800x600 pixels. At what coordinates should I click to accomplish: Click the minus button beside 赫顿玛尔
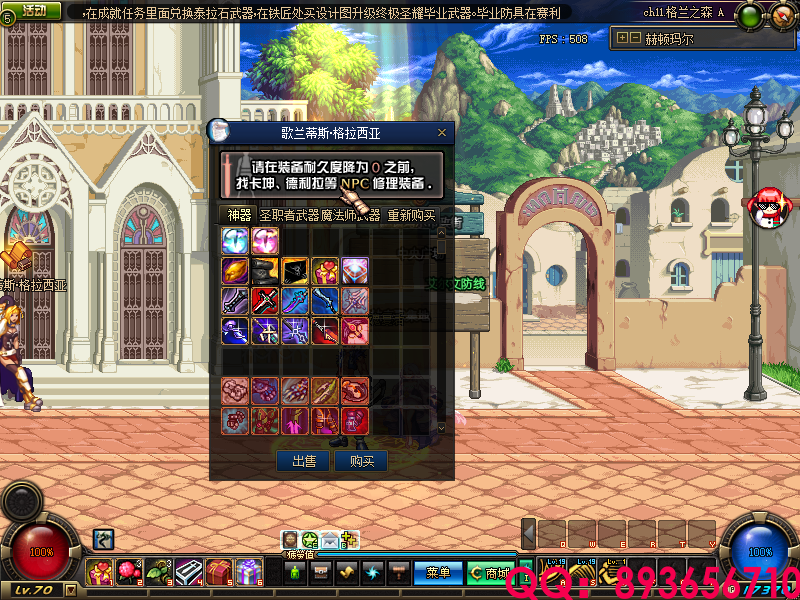click(634, 38)
